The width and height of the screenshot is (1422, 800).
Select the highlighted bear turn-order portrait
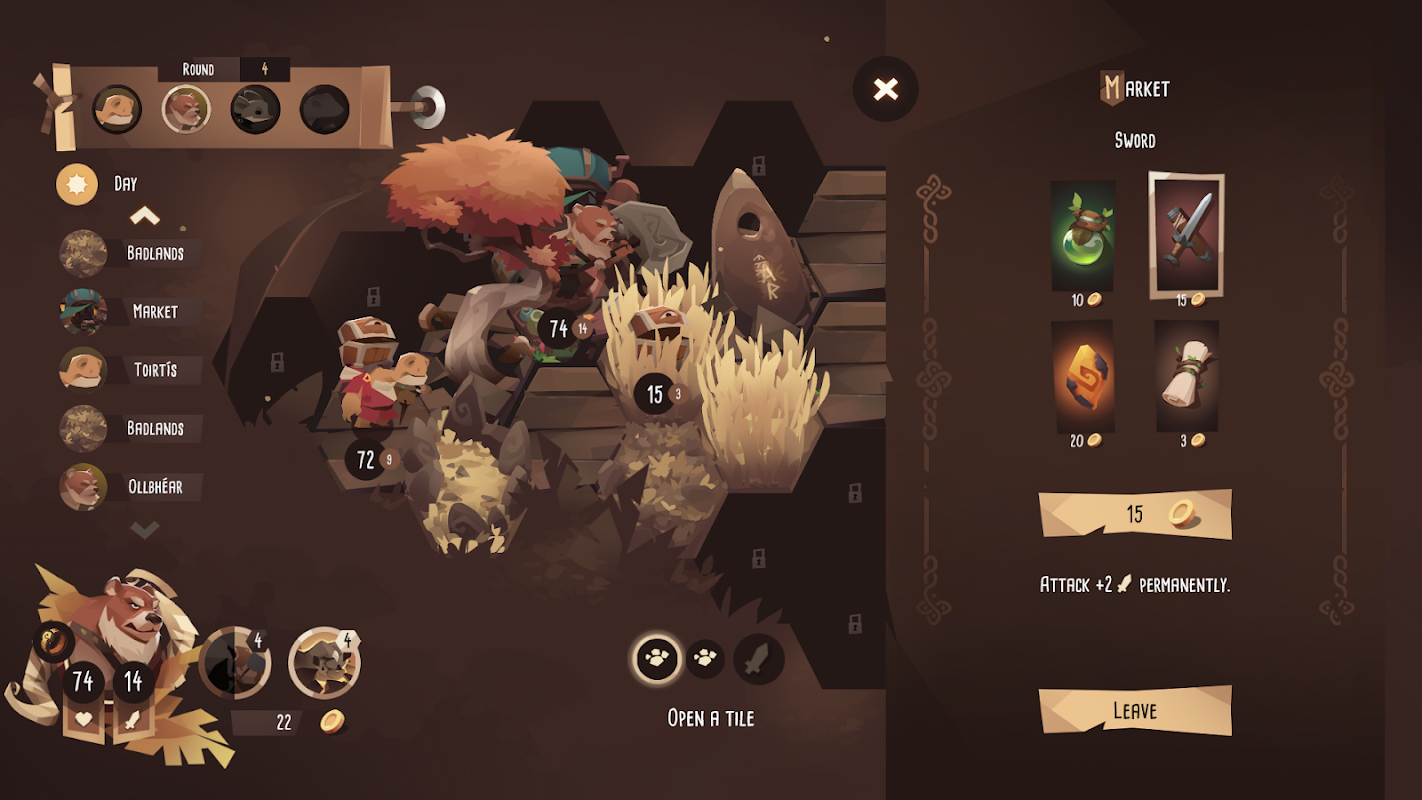pyautogui.click(x=186, y=109)
